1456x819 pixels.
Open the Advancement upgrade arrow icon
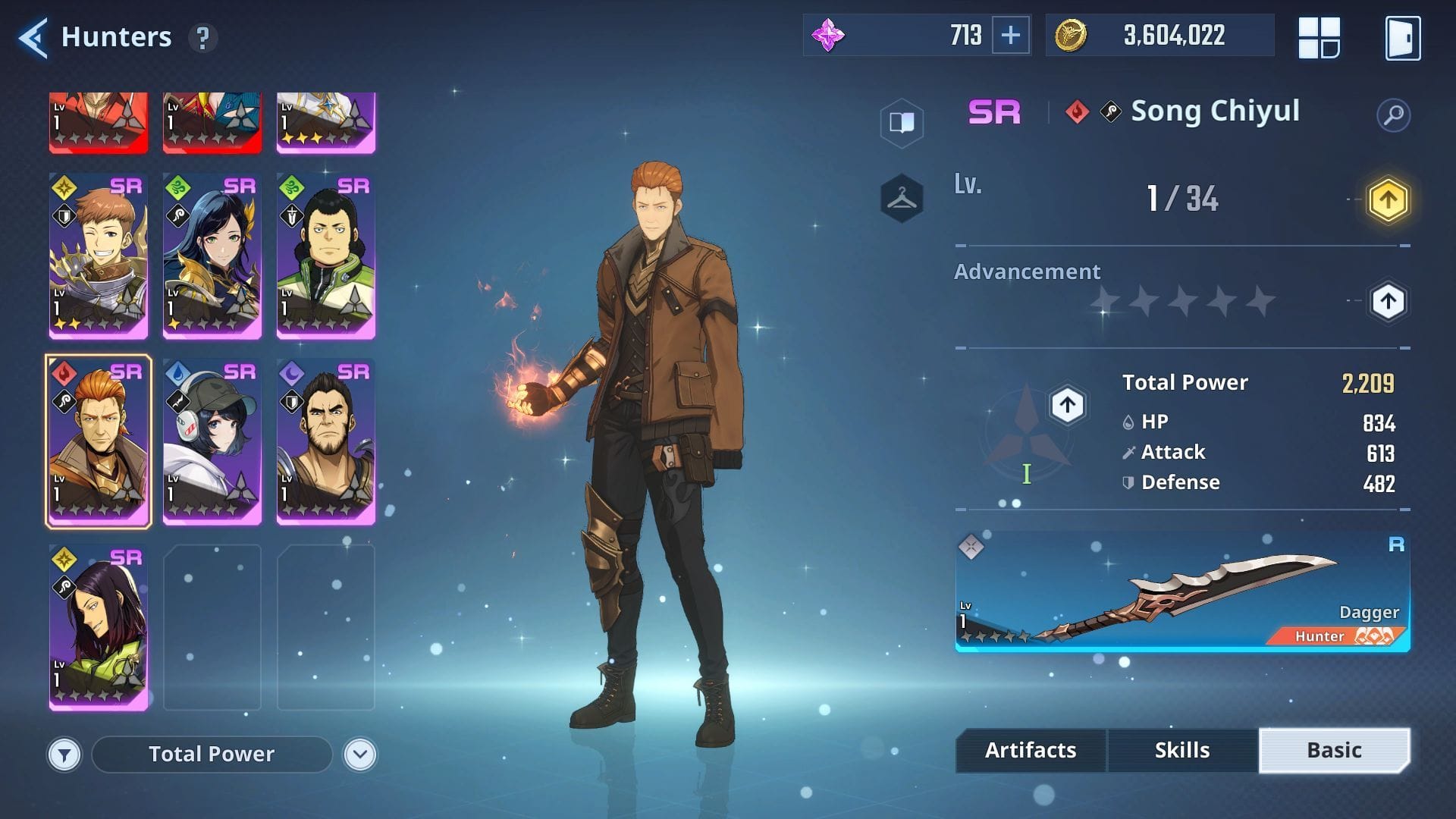tap(1388, 301)
